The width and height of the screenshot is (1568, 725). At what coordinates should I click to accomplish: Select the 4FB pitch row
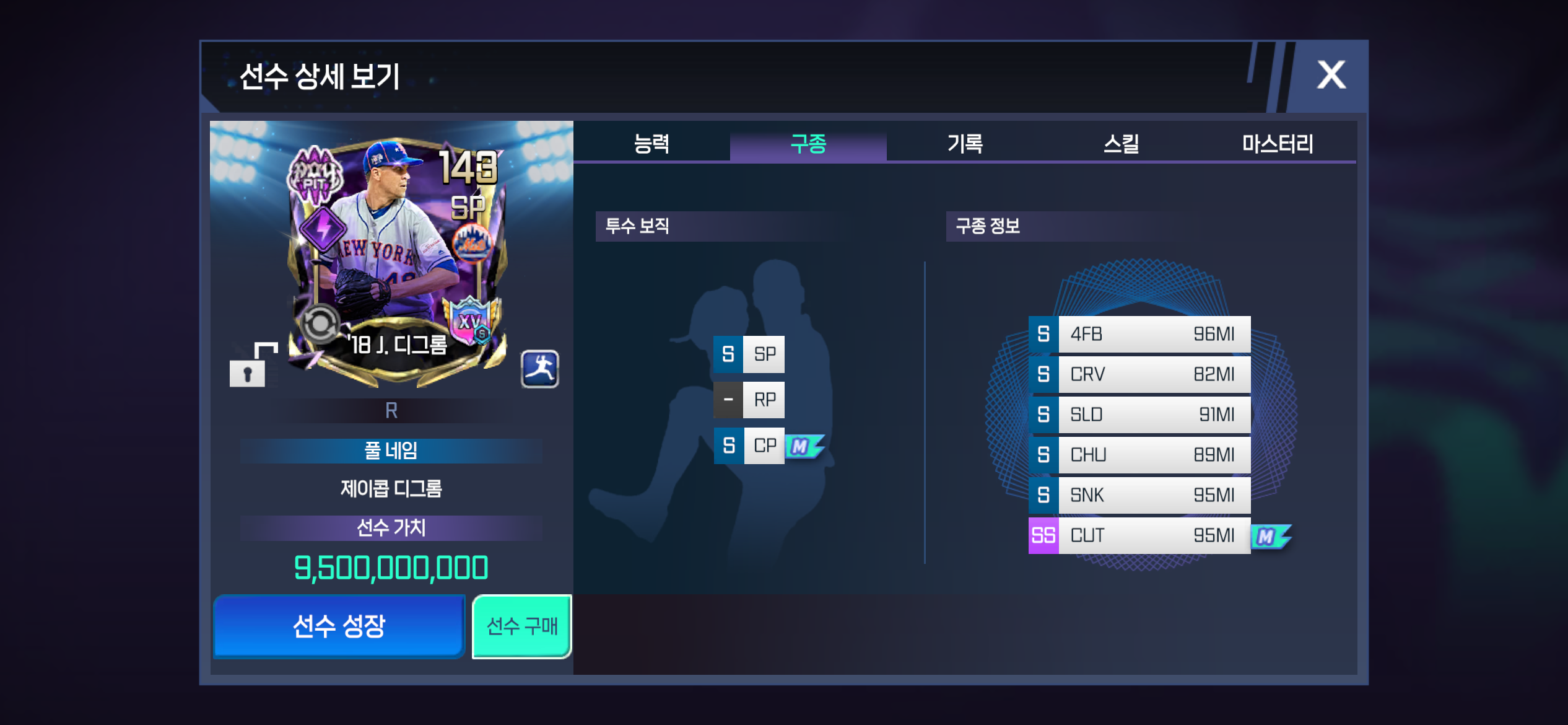[x=1139, y=335]
